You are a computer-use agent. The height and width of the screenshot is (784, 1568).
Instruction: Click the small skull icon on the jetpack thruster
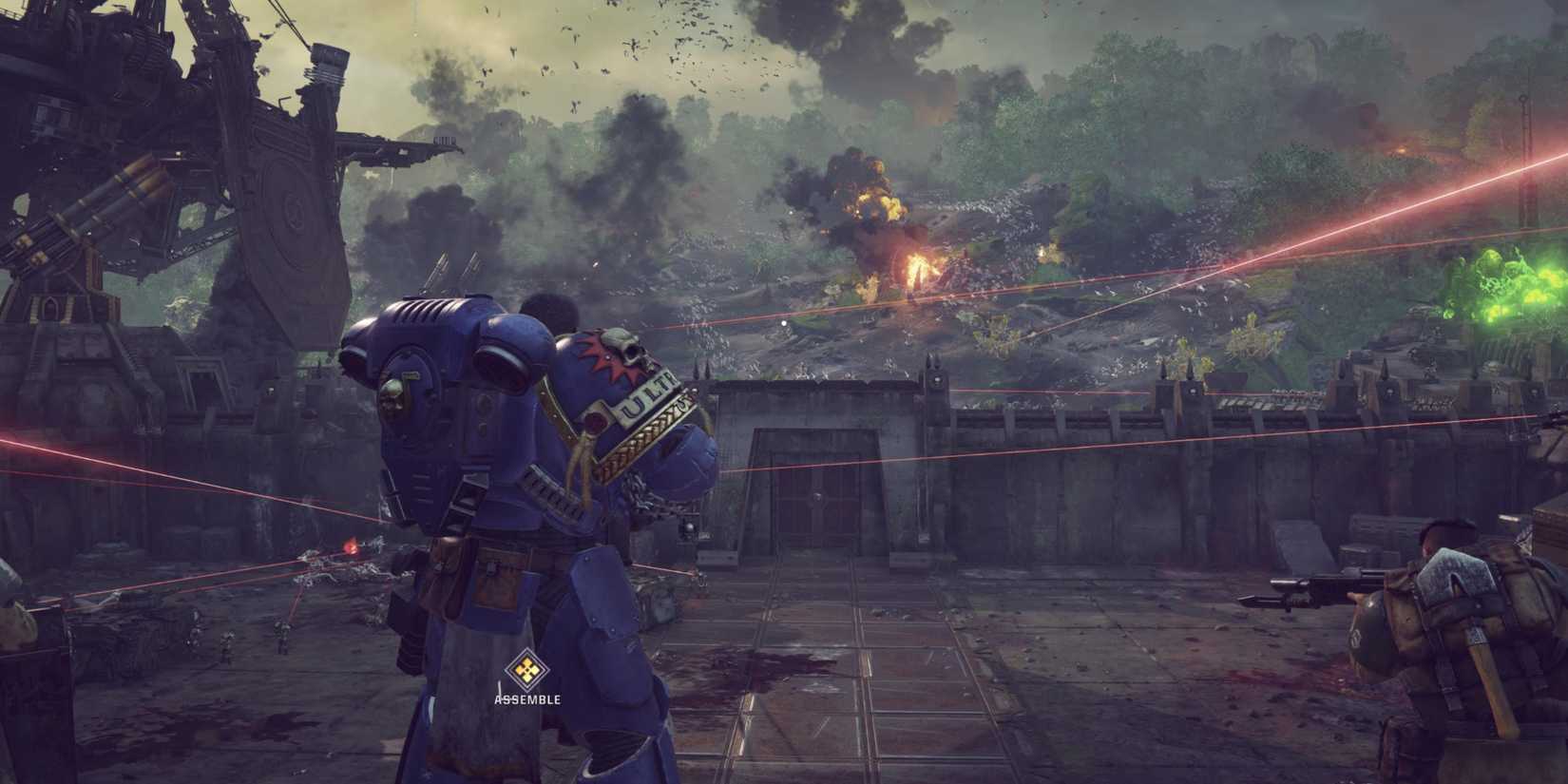pos(394,397)
